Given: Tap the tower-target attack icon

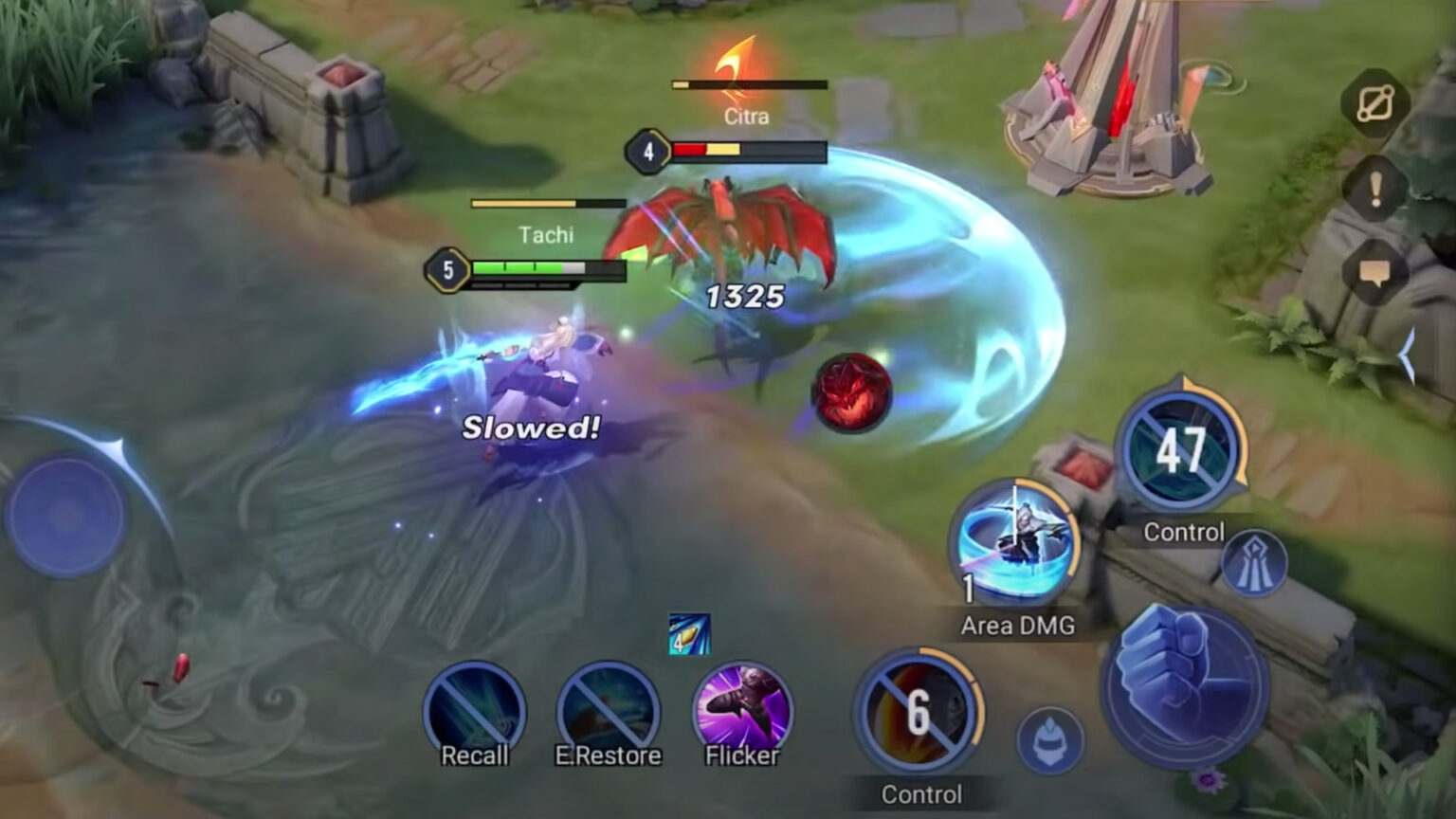Looking at the screenshot, I should 1253,564.
